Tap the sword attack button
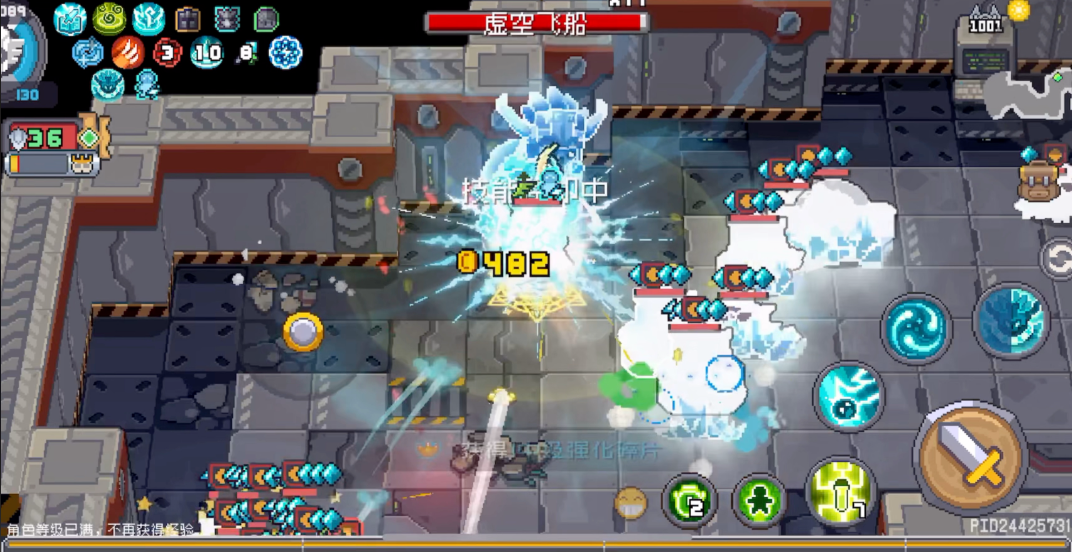This screenshot has width=1072, height=552. 971,459
